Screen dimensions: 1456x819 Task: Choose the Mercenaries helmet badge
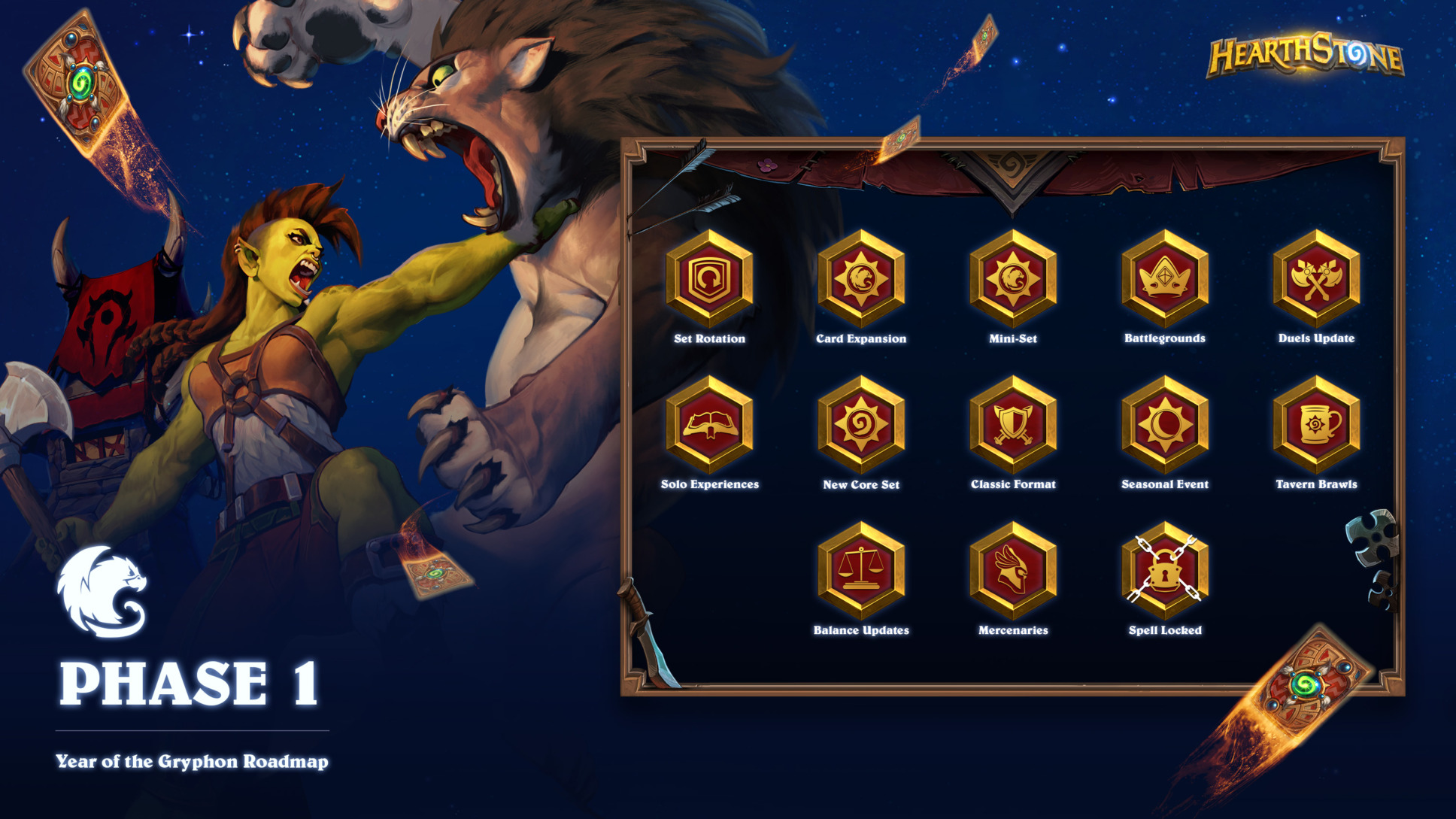(1013, 571)
